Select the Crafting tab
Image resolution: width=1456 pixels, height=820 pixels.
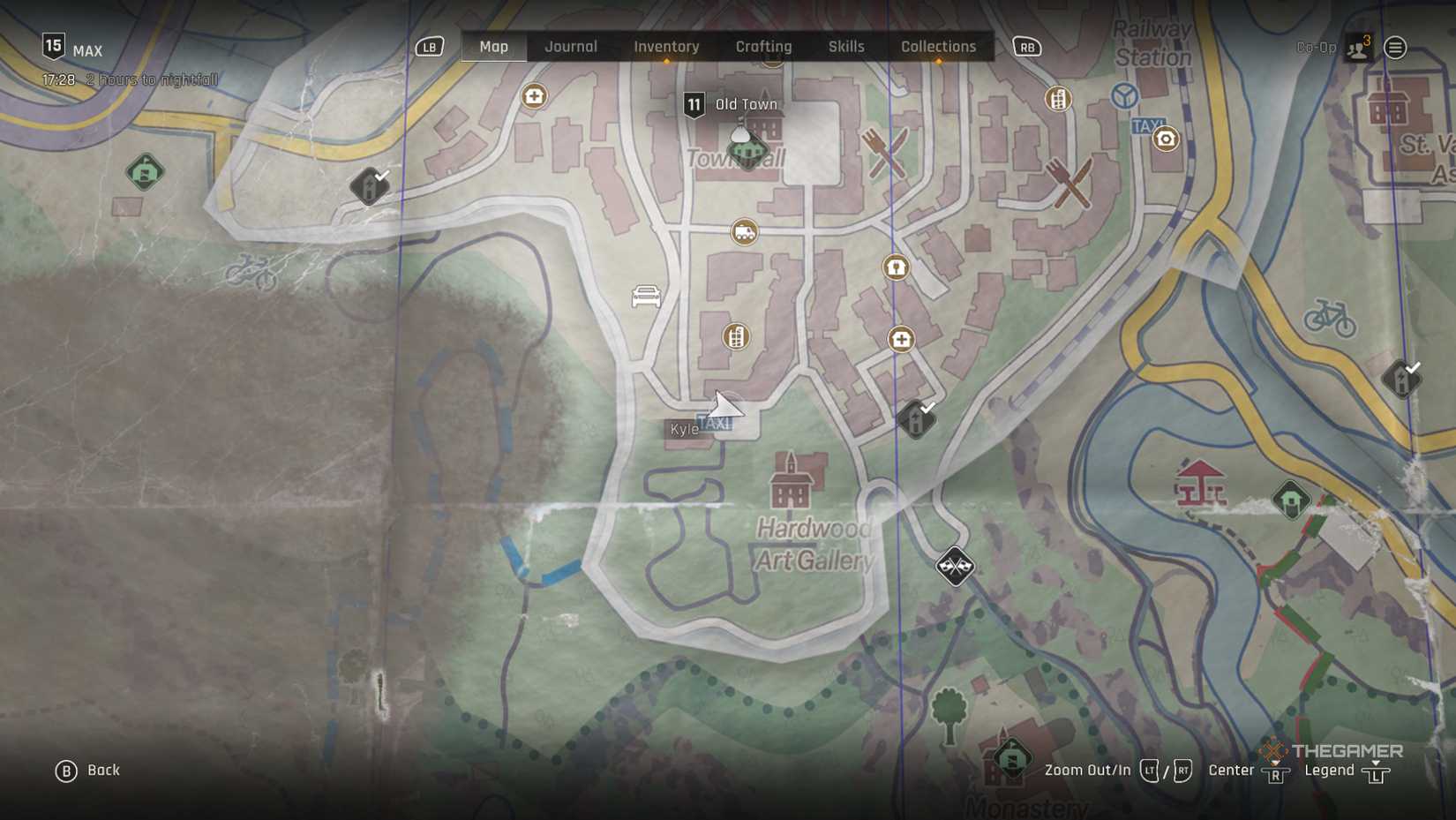pos(763,47)
